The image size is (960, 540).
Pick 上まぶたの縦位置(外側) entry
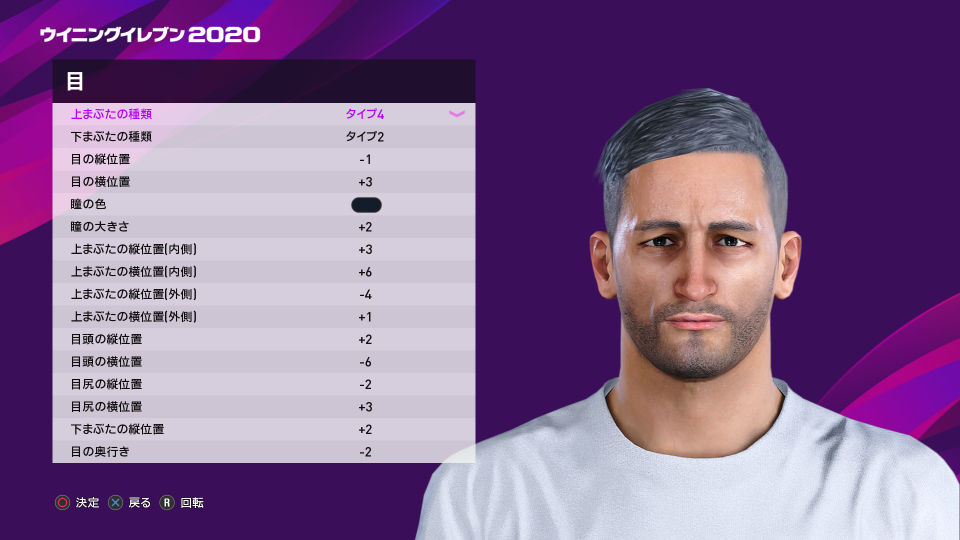263,294
